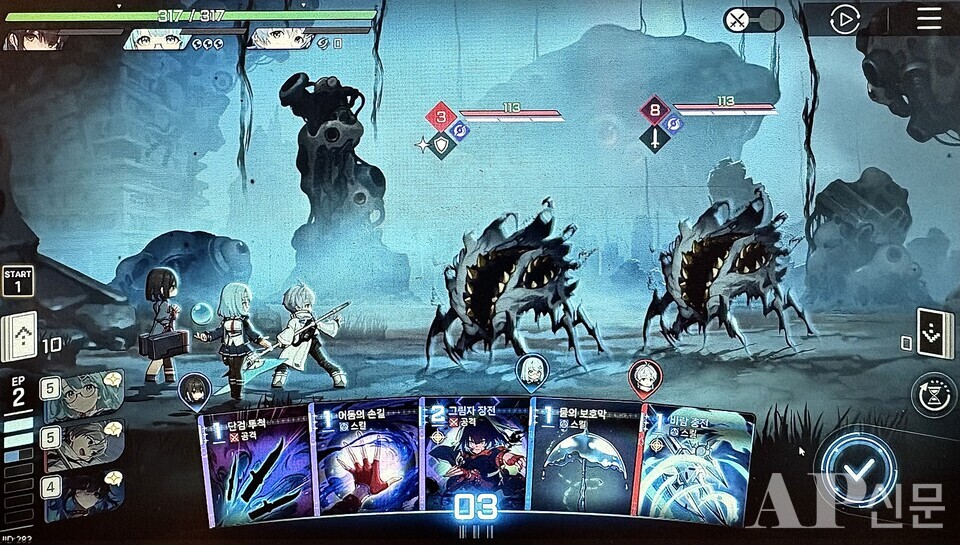Select the silver-haired partner portrait costing 5
The image size is (960, 545).
pos(83,442)
